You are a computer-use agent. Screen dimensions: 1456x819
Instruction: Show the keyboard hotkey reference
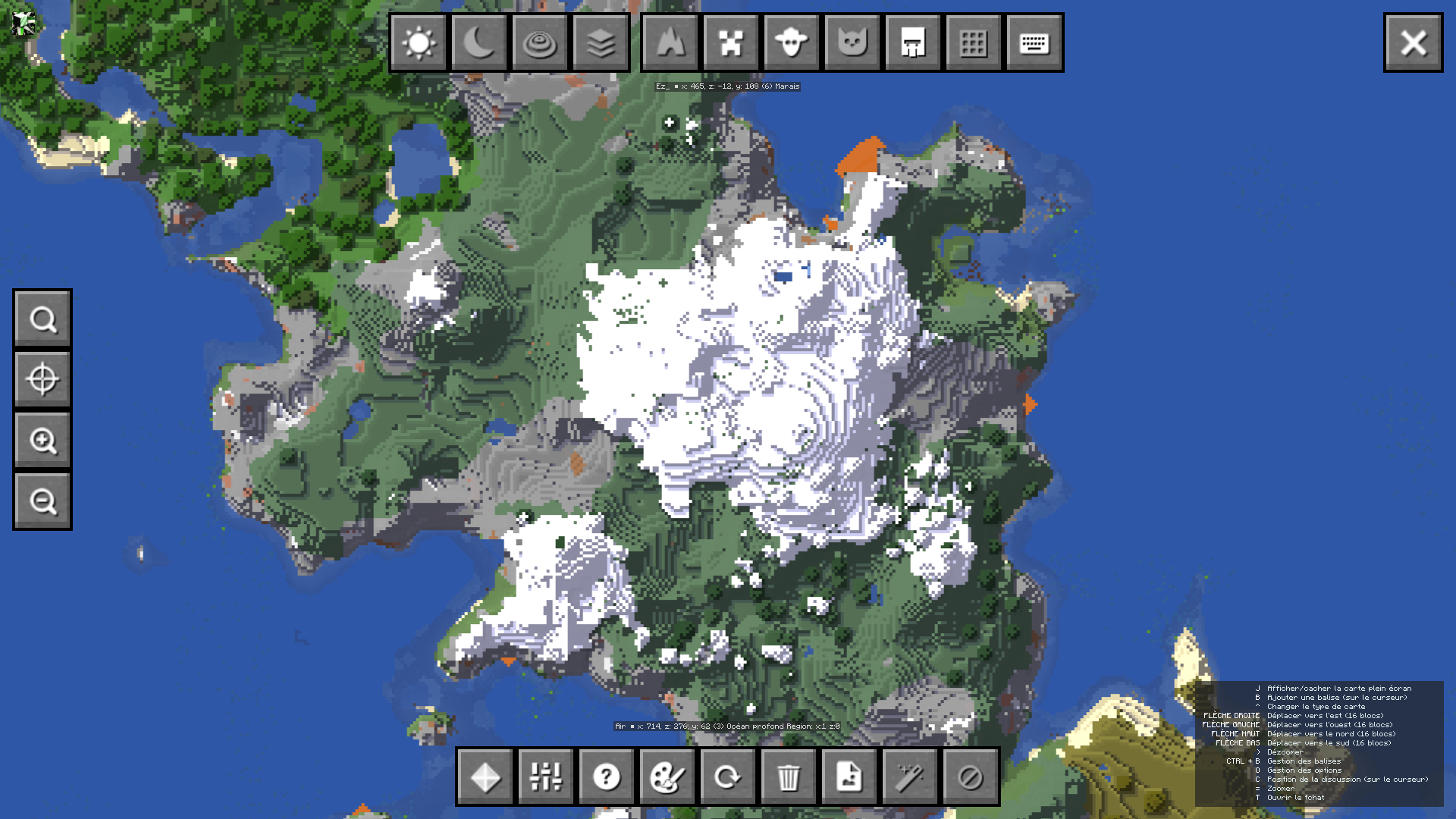pyautogui.click(x=1034, y=42)
